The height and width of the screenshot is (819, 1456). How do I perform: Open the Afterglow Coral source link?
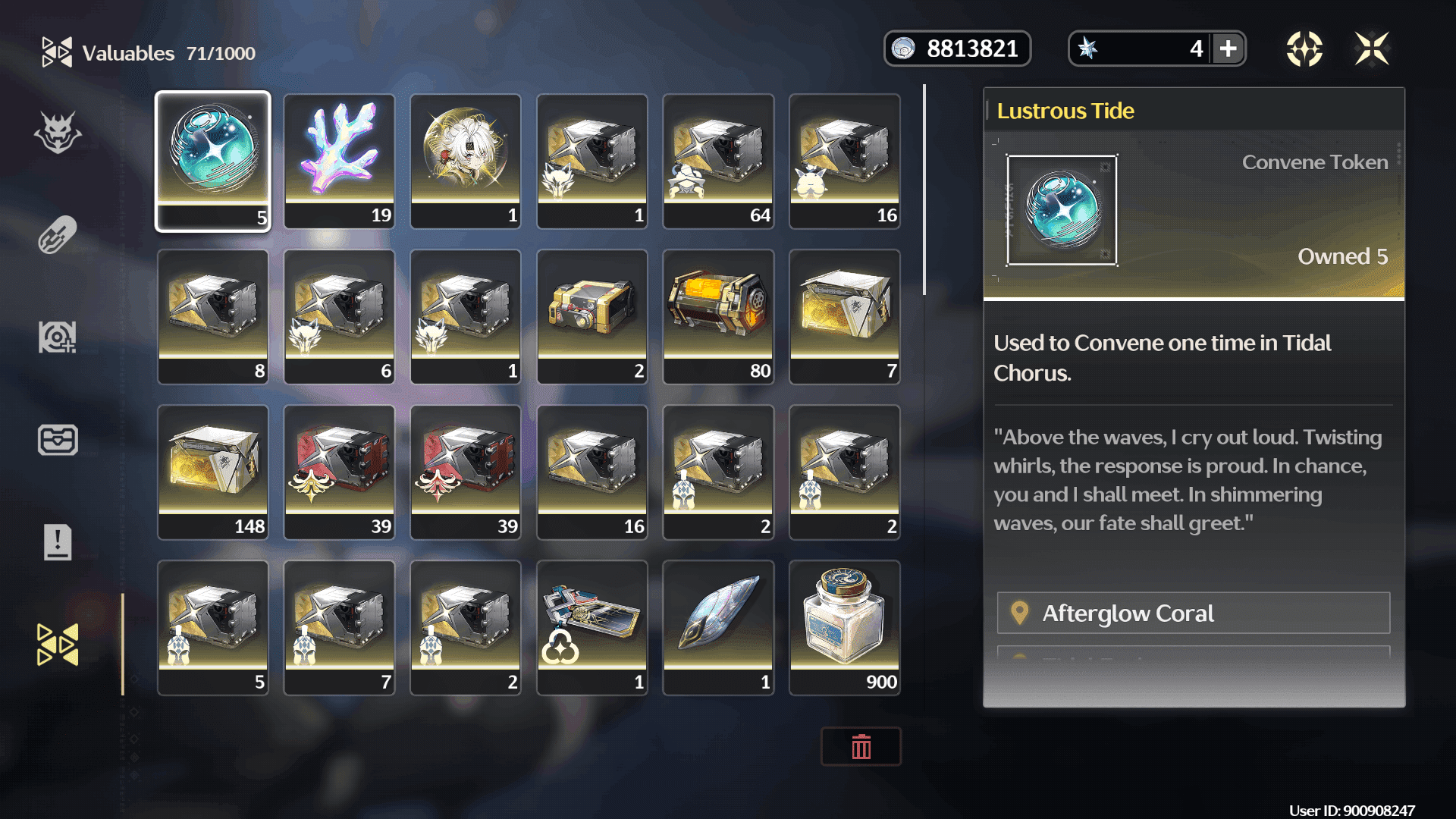pyautogui.click(x=1193, y=613)
